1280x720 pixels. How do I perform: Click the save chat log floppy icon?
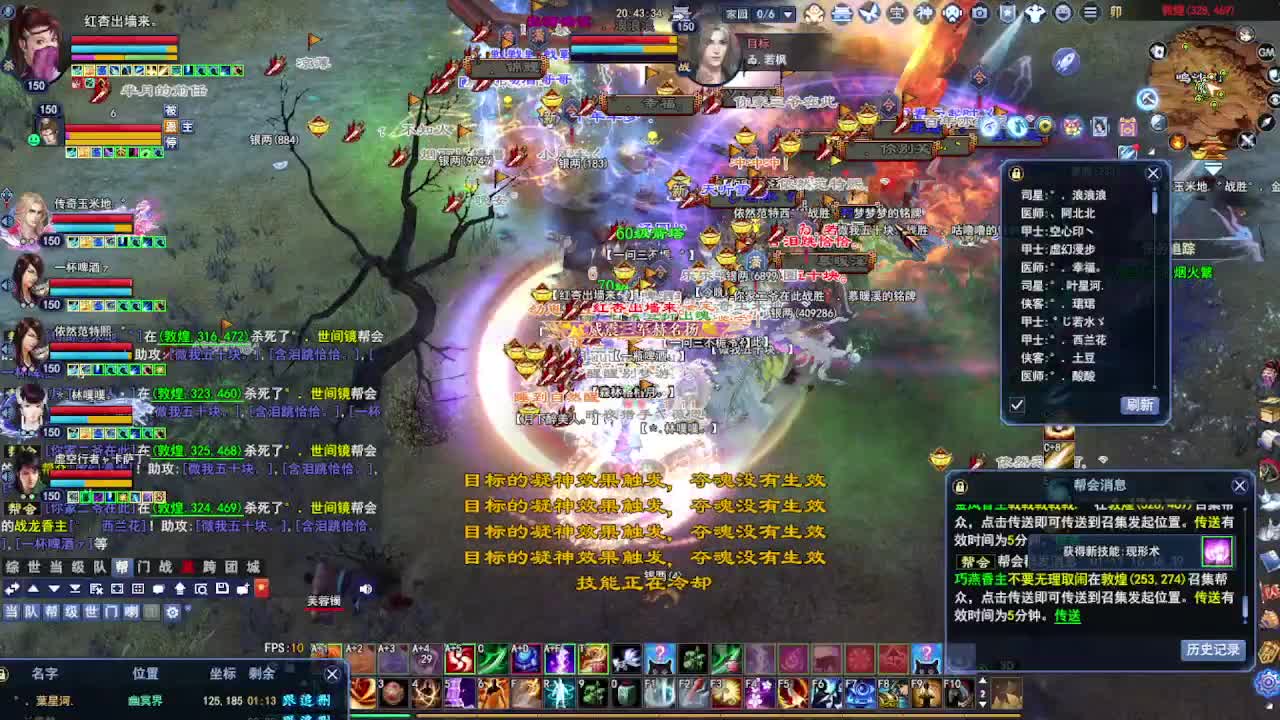[223, 588]
